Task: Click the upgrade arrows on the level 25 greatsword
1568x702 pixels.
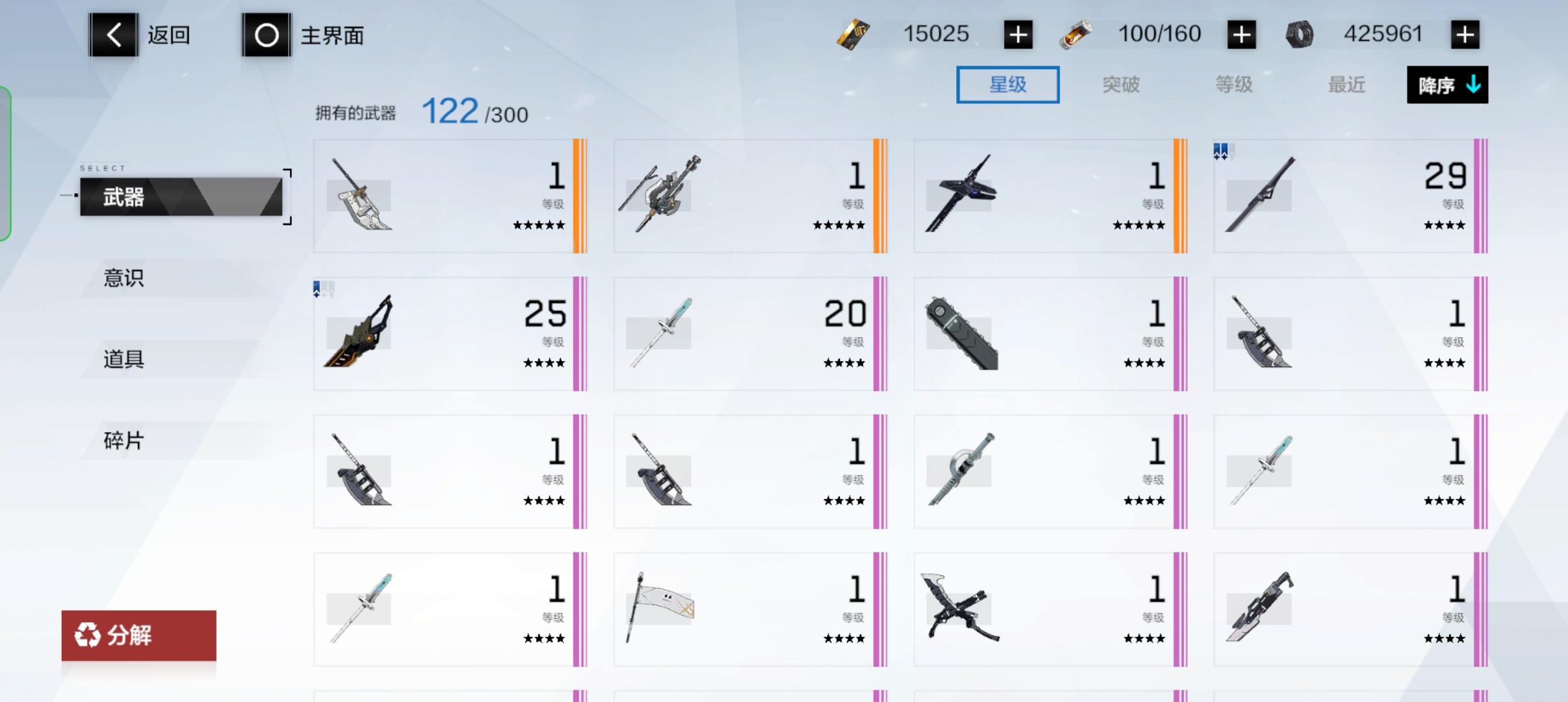Action: (x=324, y=291)
